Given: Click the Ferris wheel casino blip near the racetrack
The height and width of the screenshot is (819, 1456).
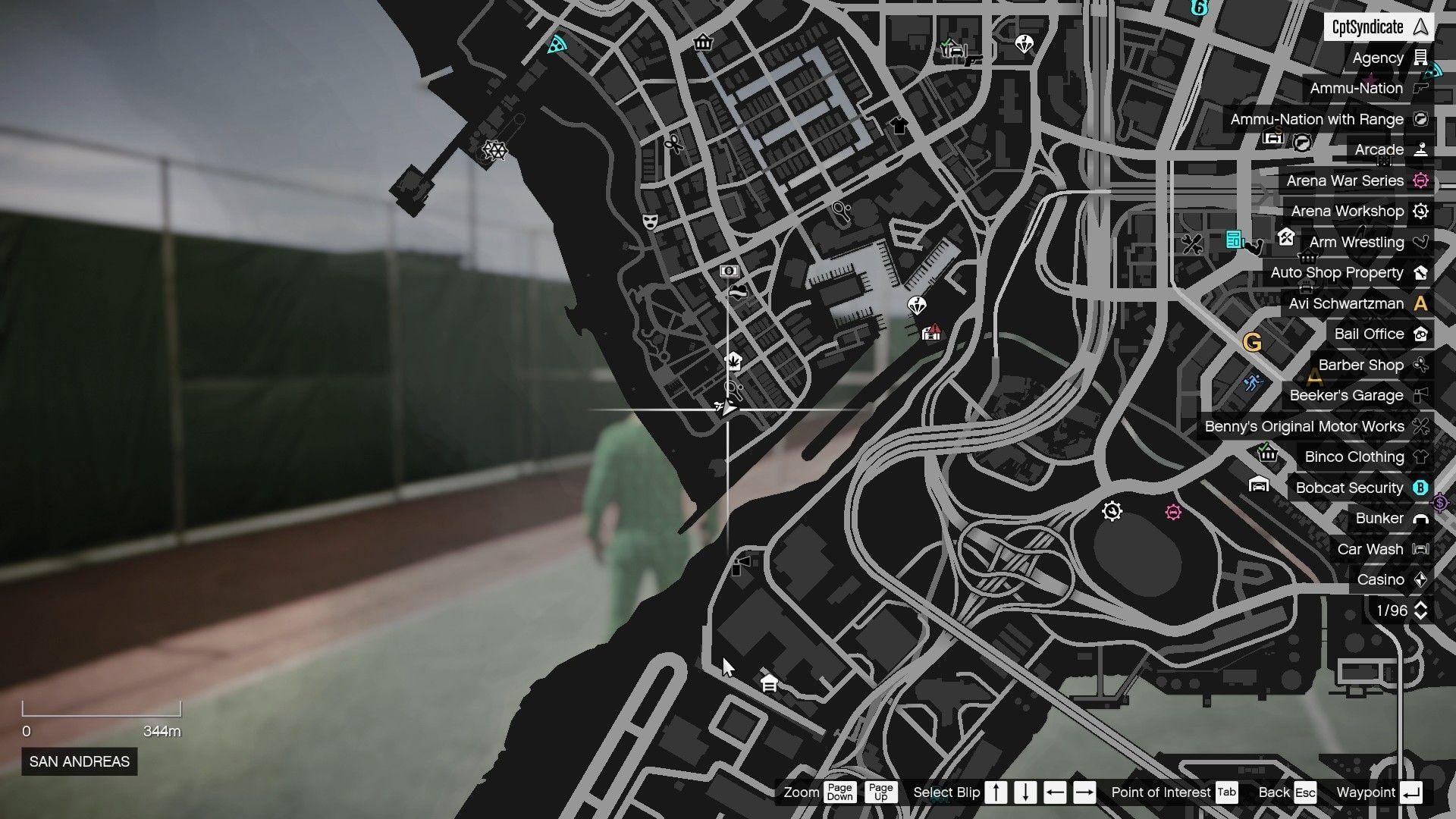Looking at the screenshot, I should coord(1112,512).
